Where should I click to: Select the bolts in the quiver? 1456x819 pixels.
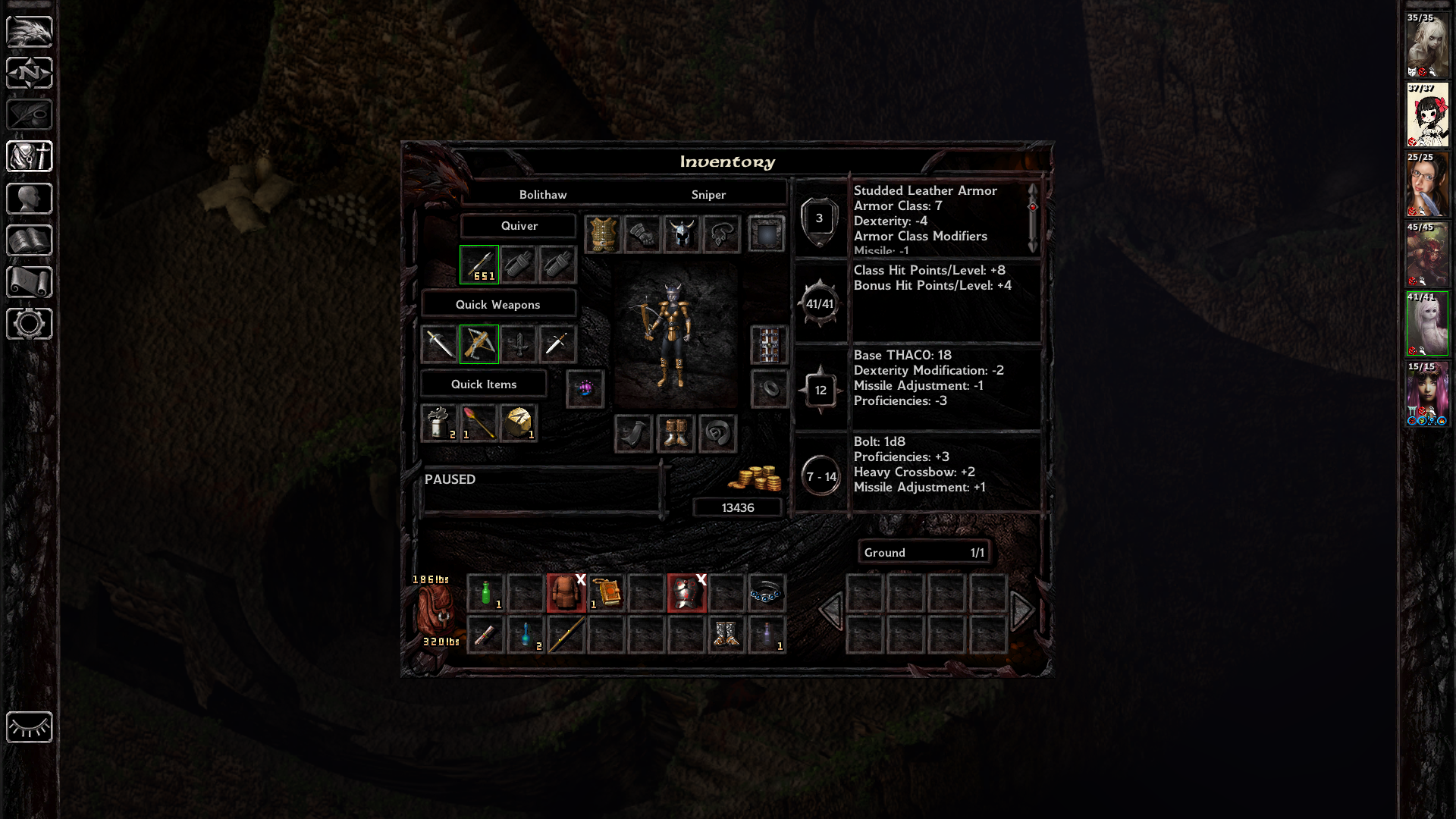pos(479,265)
